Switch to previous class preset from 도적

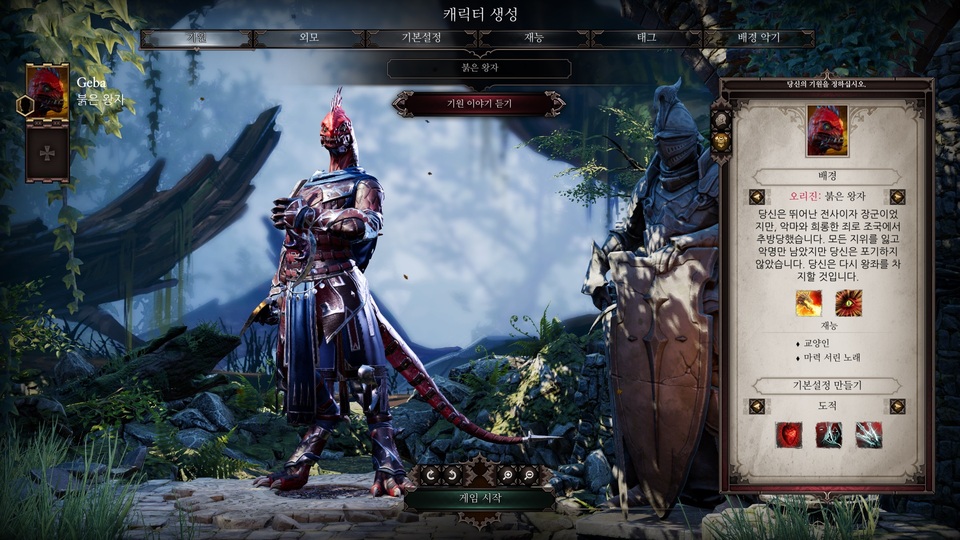tap(757, 406)
